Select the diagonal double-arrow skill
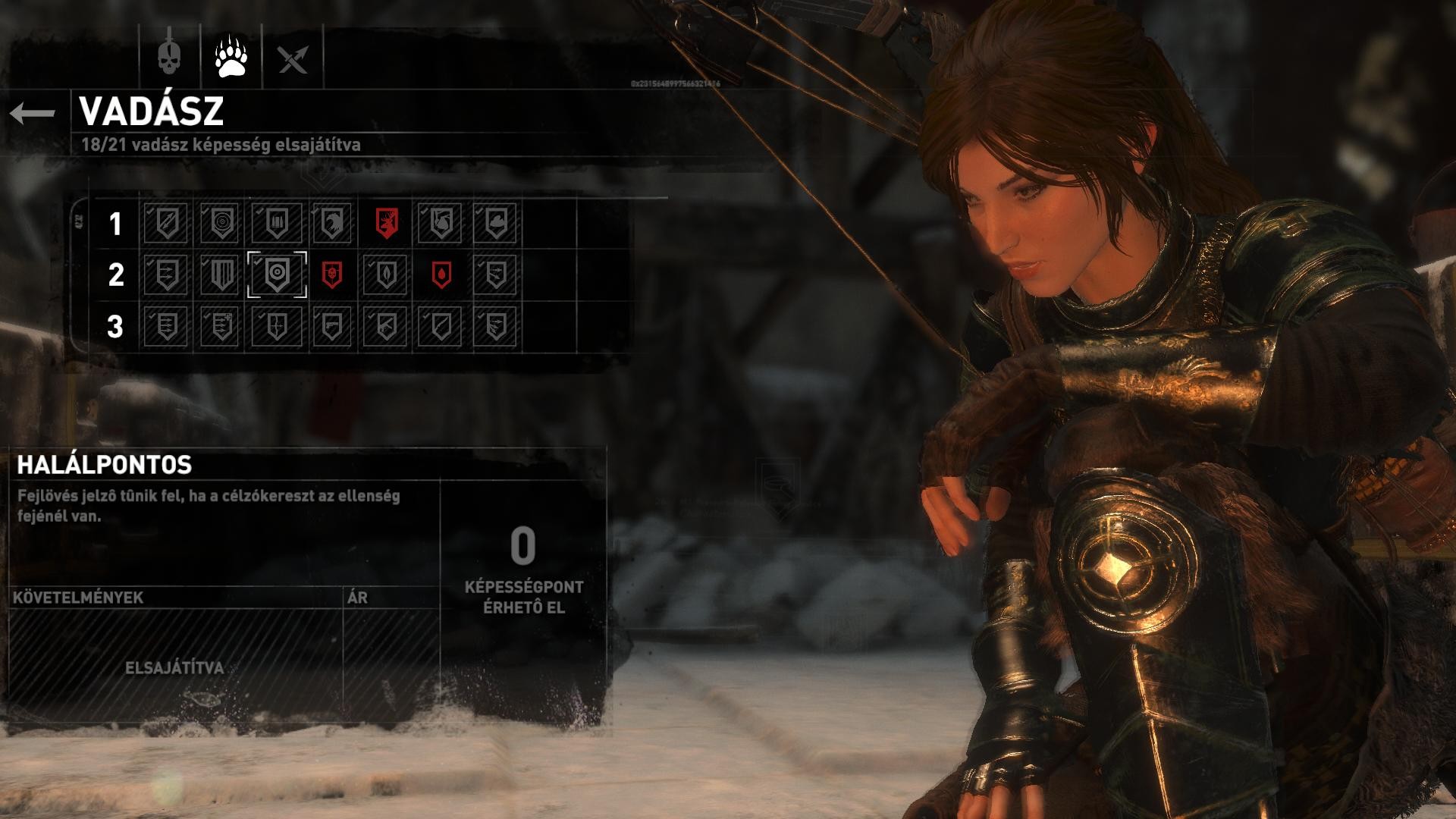The height and width of the screenshot is (819, 1456). (166, 223)
